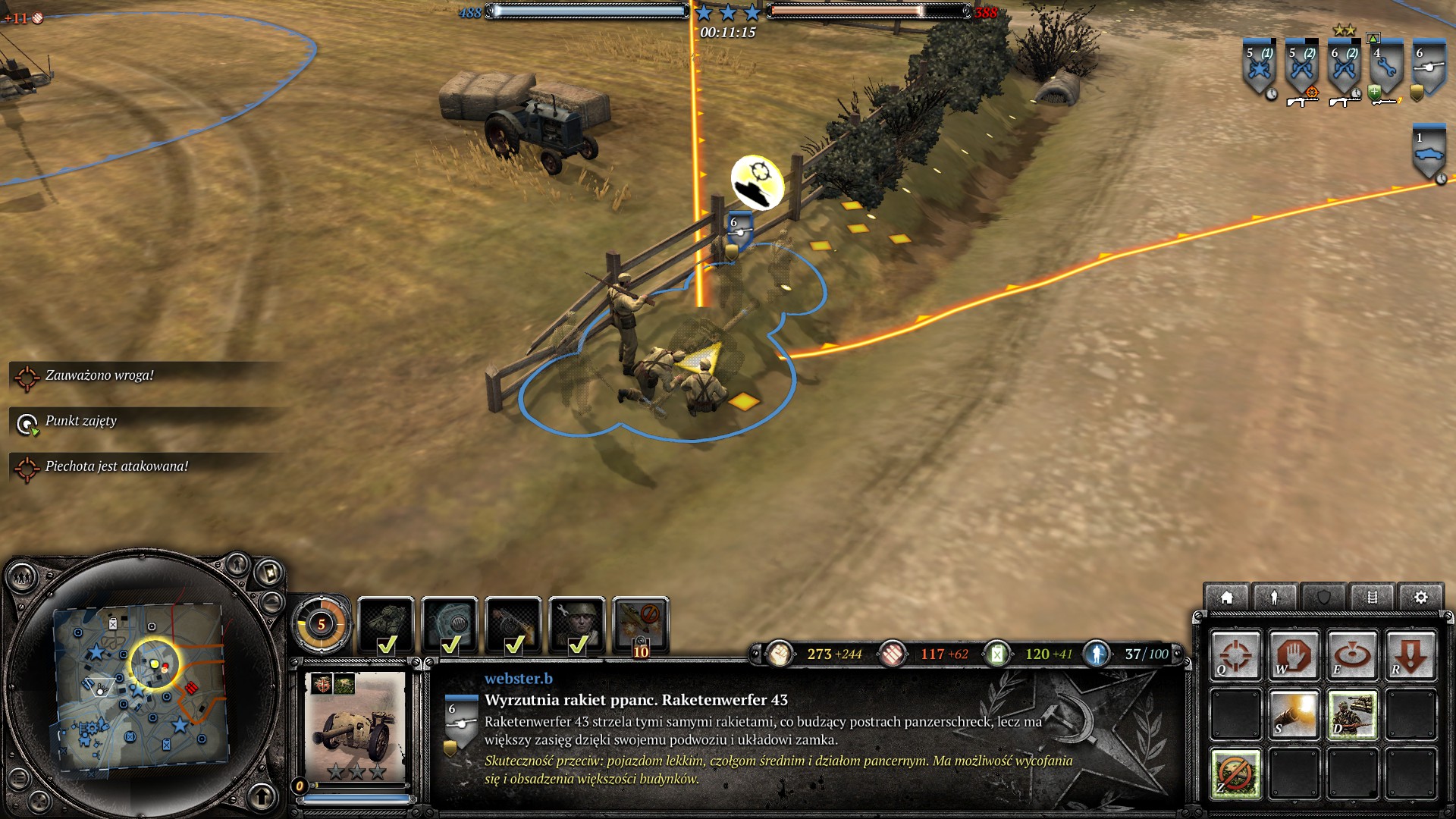Viewport: 1456px width, 819px height.
Task: Click the Raketenwerfer 43 unit portrait
Action: (x=356, y=728)
